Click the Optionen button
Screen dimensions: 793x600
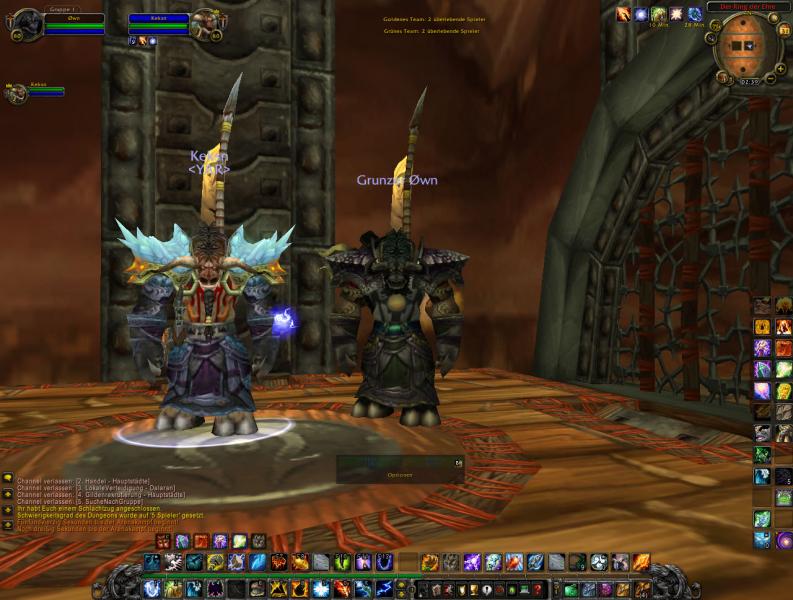point(399,475)
